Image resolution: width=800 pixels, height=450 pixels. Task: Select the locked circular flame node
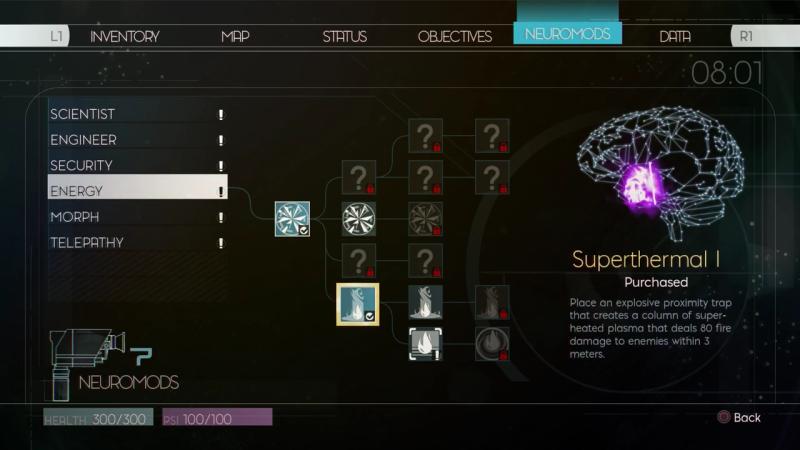click(492, 343)
